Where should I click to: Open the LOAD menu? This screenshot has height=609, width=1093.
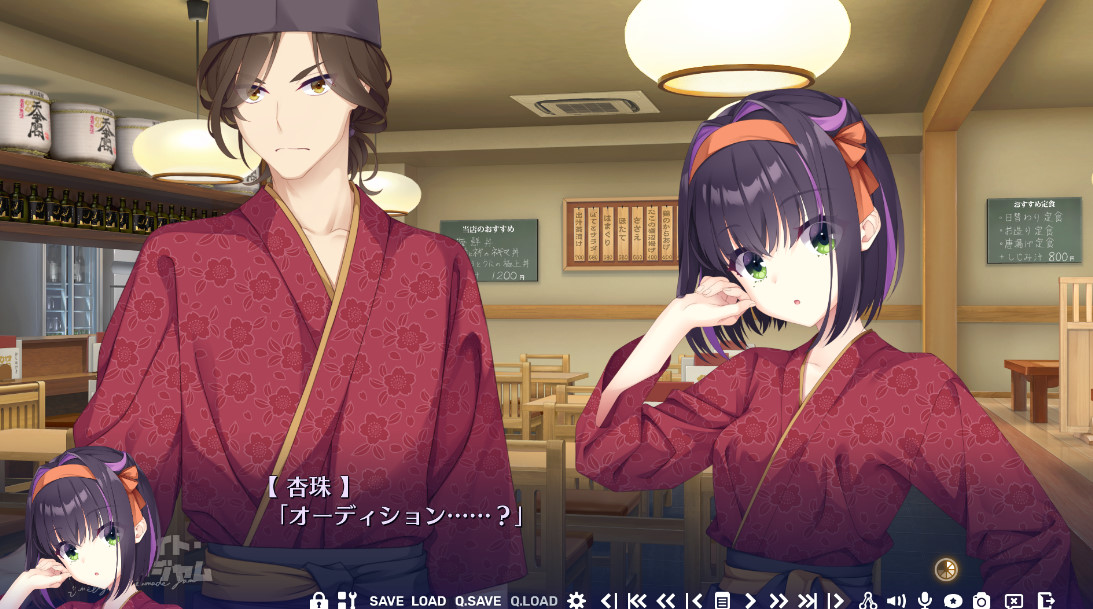click(x=428, y=601)
